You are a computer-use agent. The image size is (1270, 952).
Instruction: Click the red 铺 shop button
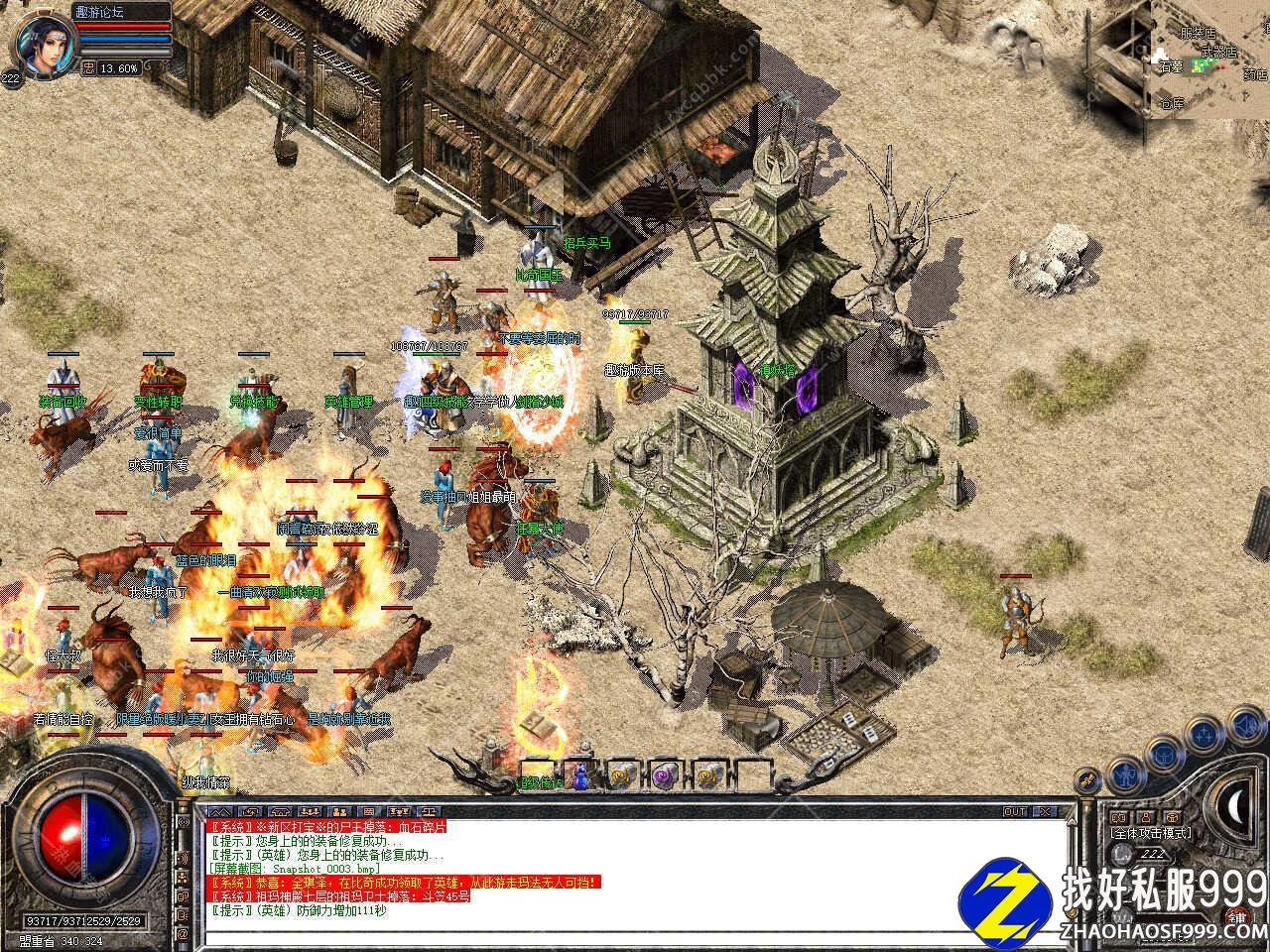[x=1237, y=917]
